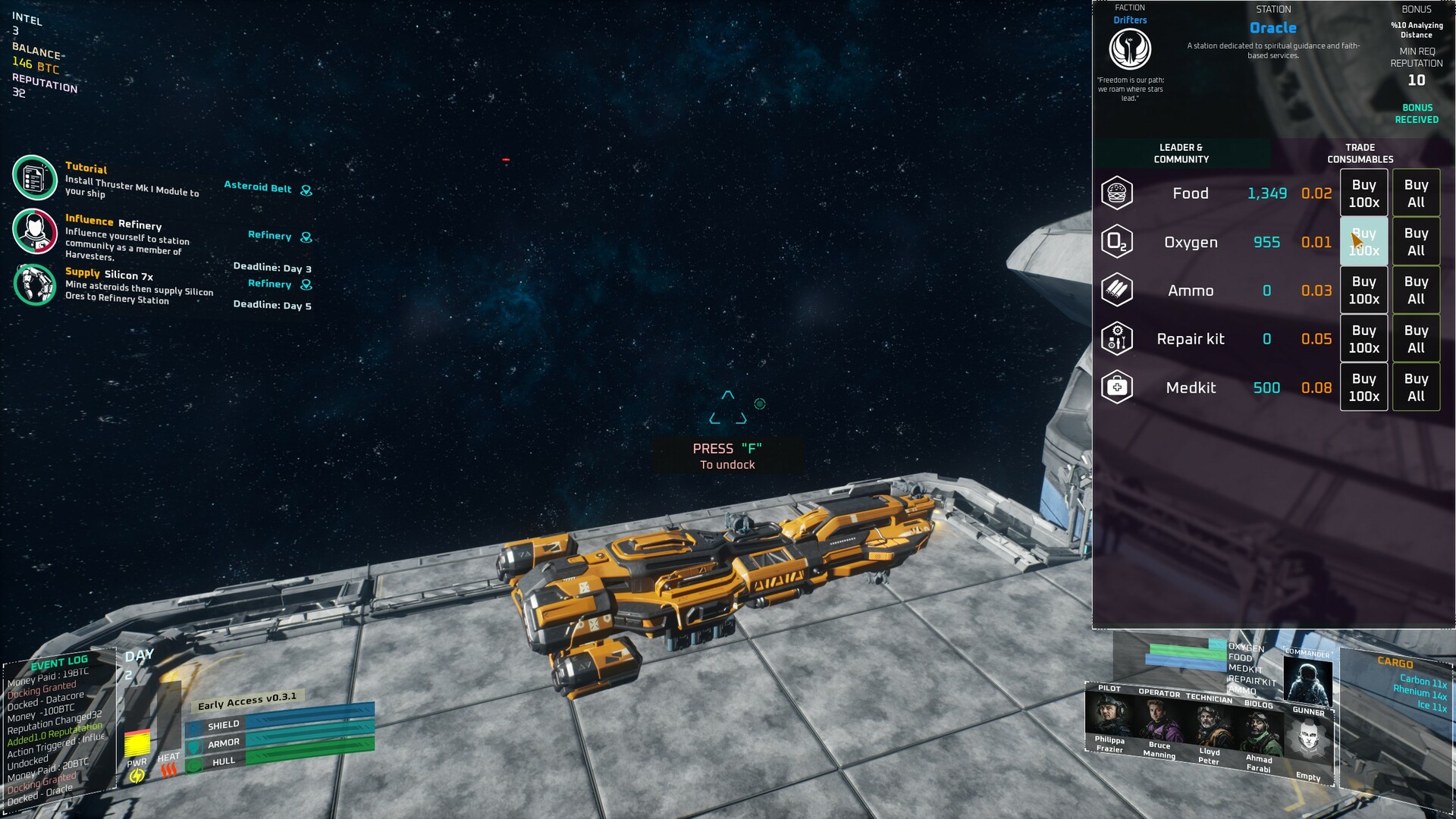
Task: Choose the empty Gunner crew slot
Action: click(1309, 739)
